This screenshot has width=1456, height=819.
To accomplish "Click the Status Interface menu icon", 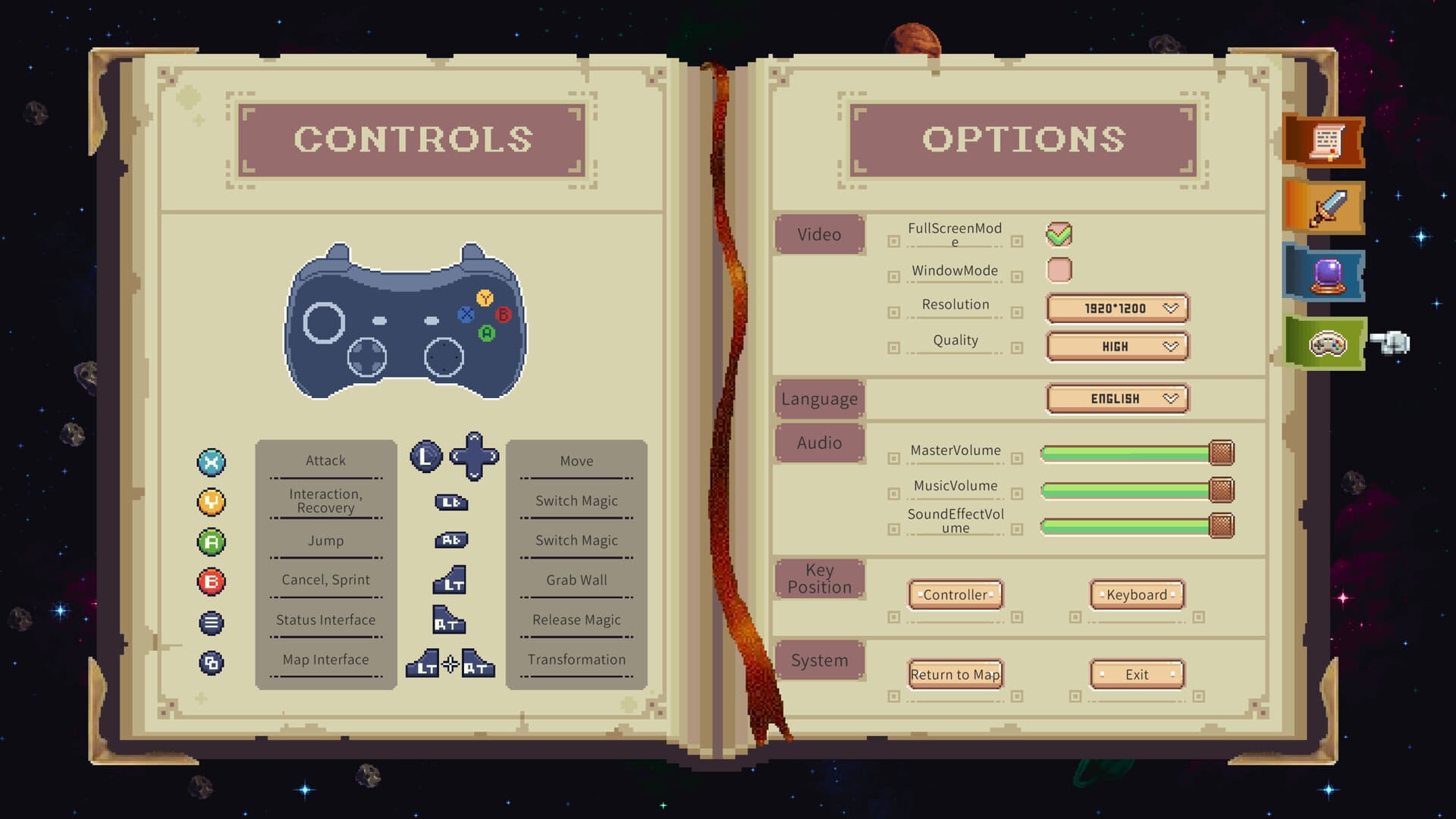I will (x=212, y=621).
